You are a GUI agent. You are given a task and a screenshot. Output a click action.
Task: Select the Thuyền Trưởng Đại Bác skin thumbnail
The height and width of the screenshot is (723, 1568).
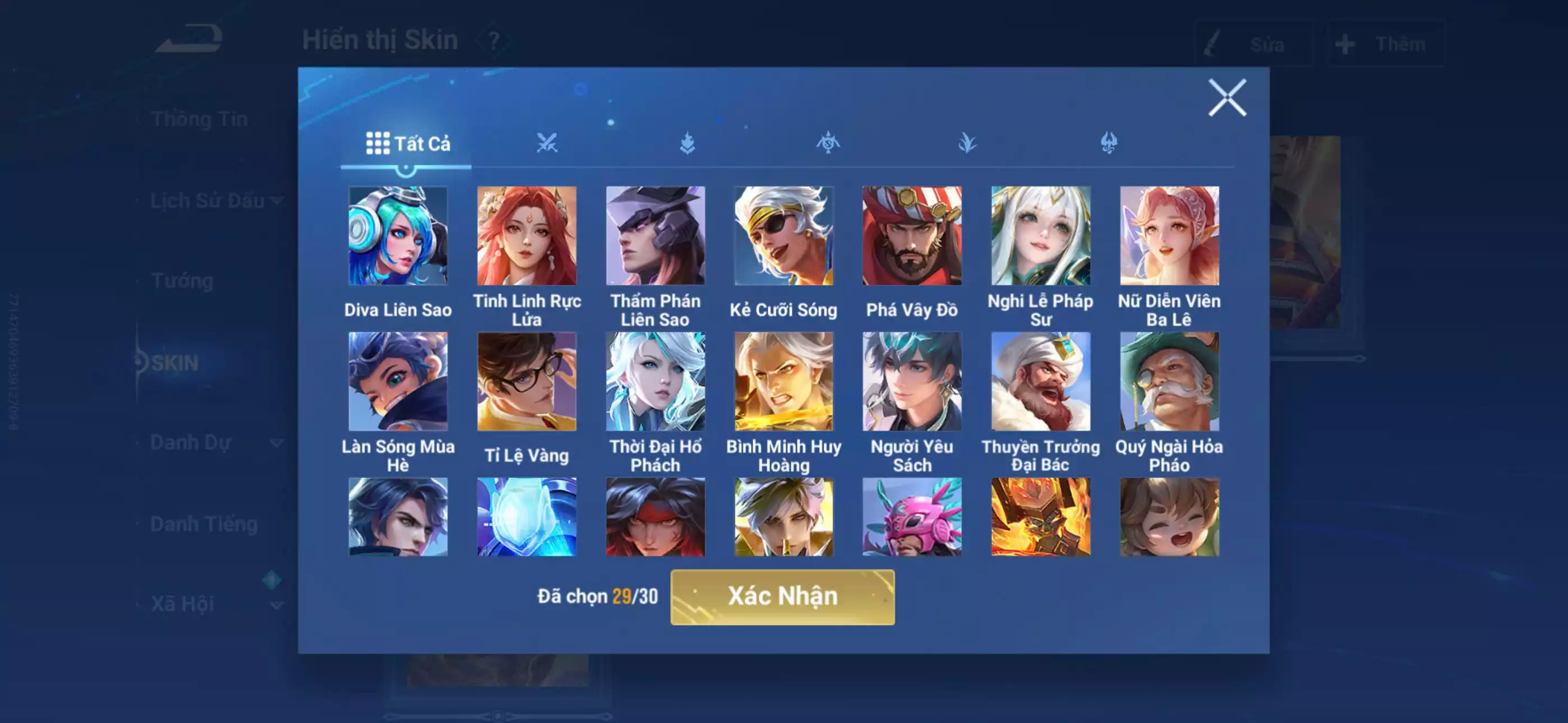(1042, 383)
